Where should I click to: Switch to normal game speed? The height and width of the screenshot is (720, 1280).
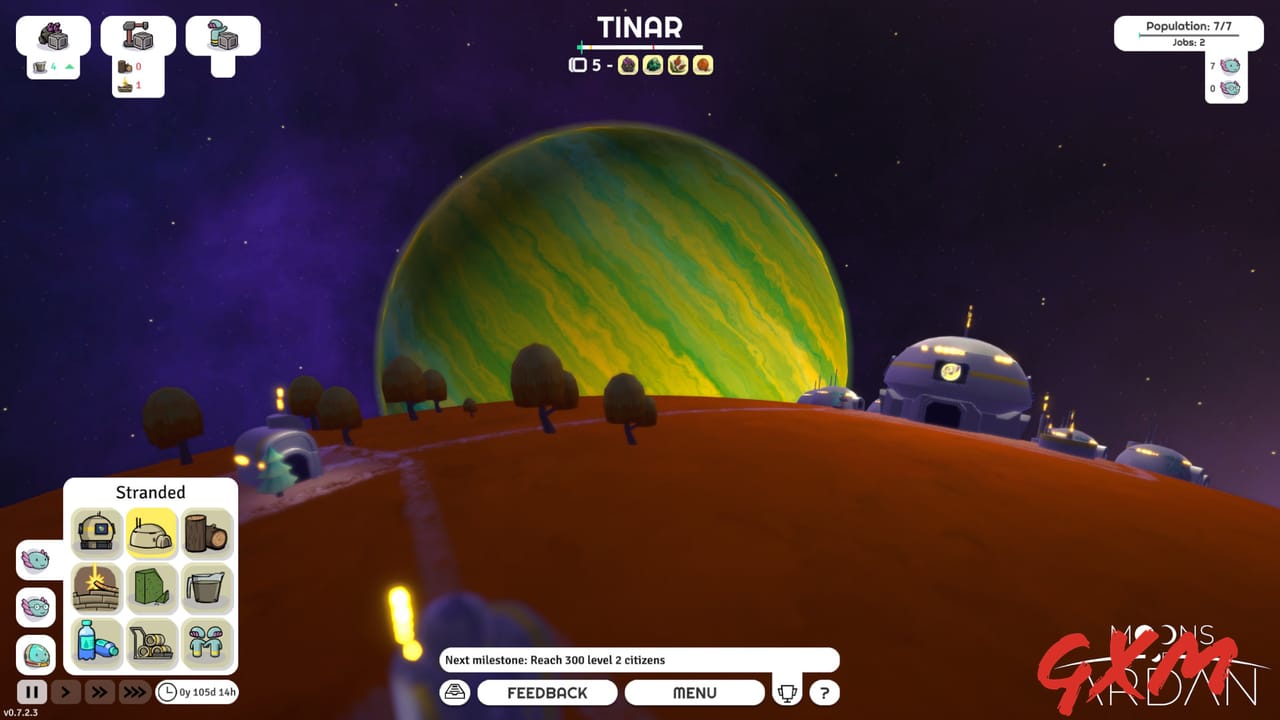click(65, 691)
